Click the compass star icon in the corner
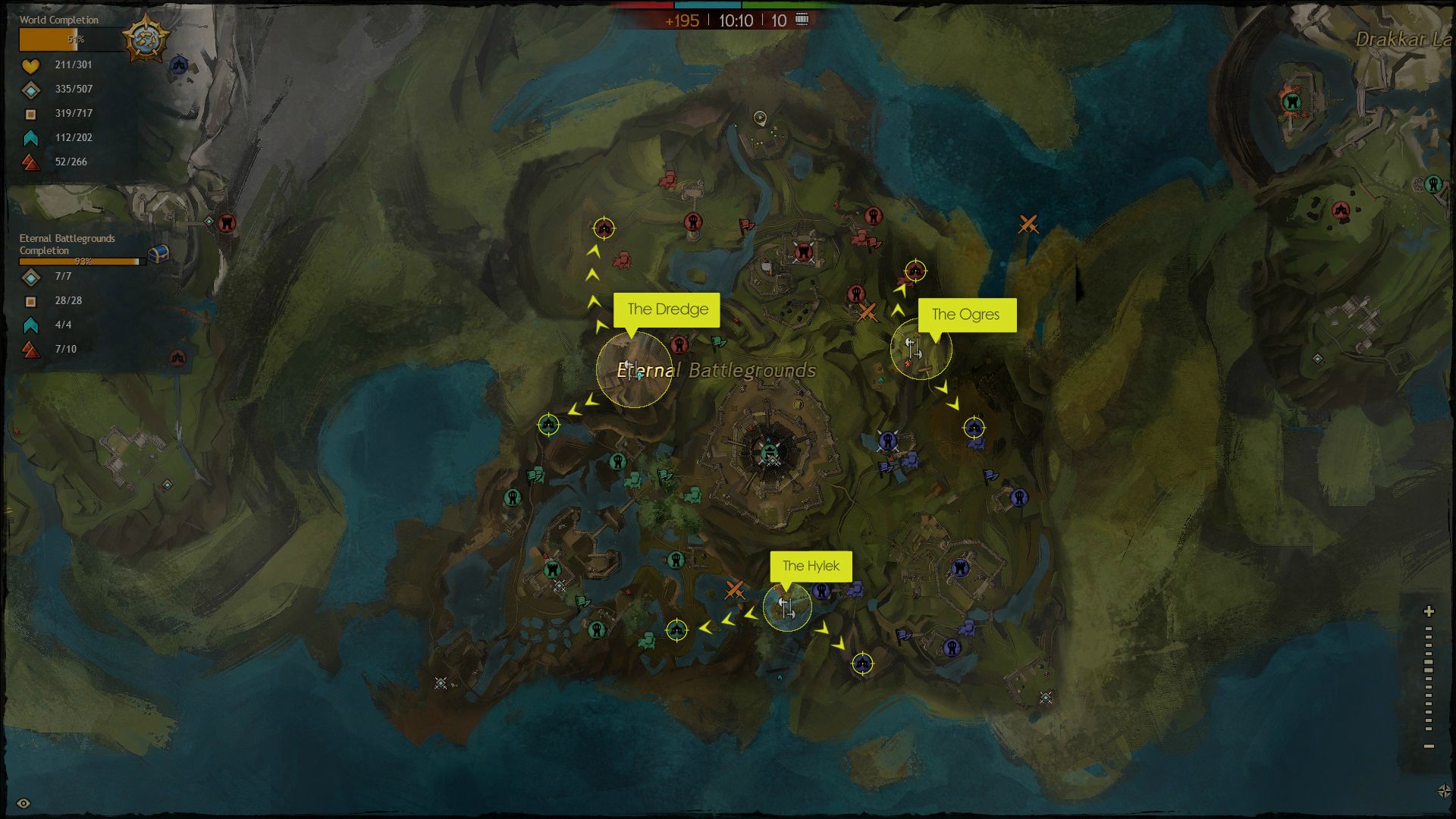This screenshot has width=1456, height=819. [1444, 791]
